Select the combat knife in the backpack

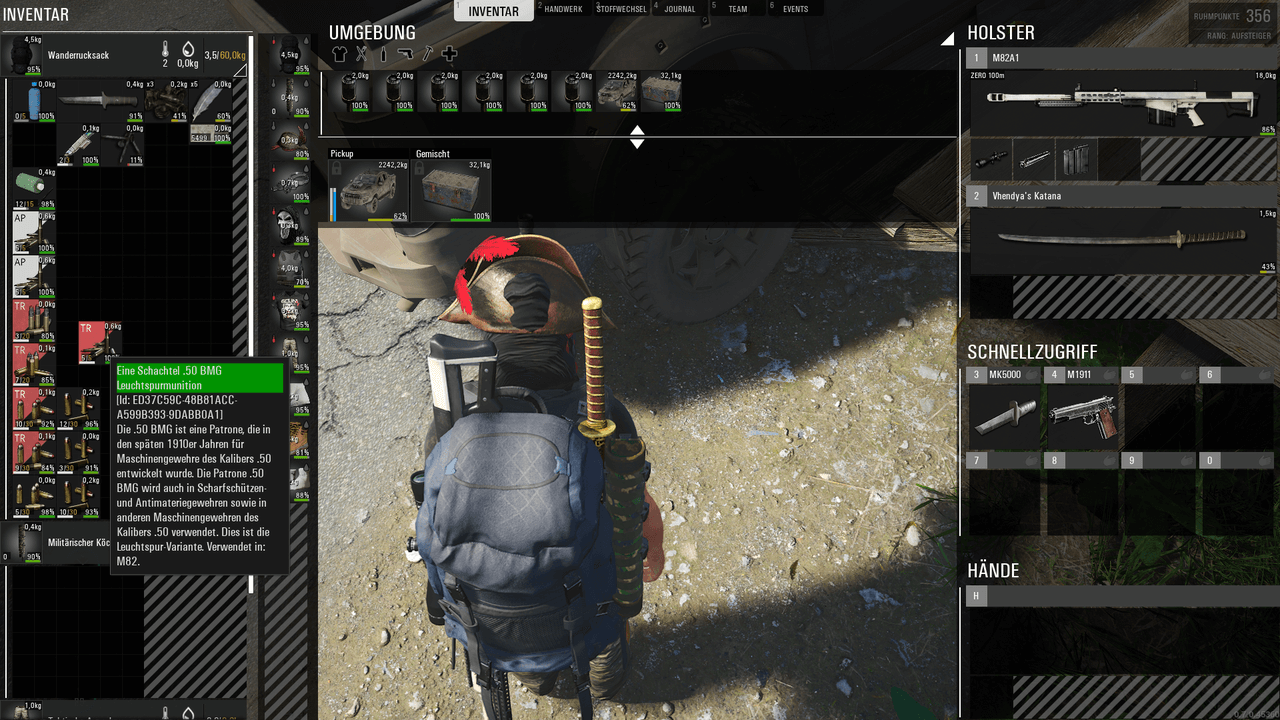point(97,100)
